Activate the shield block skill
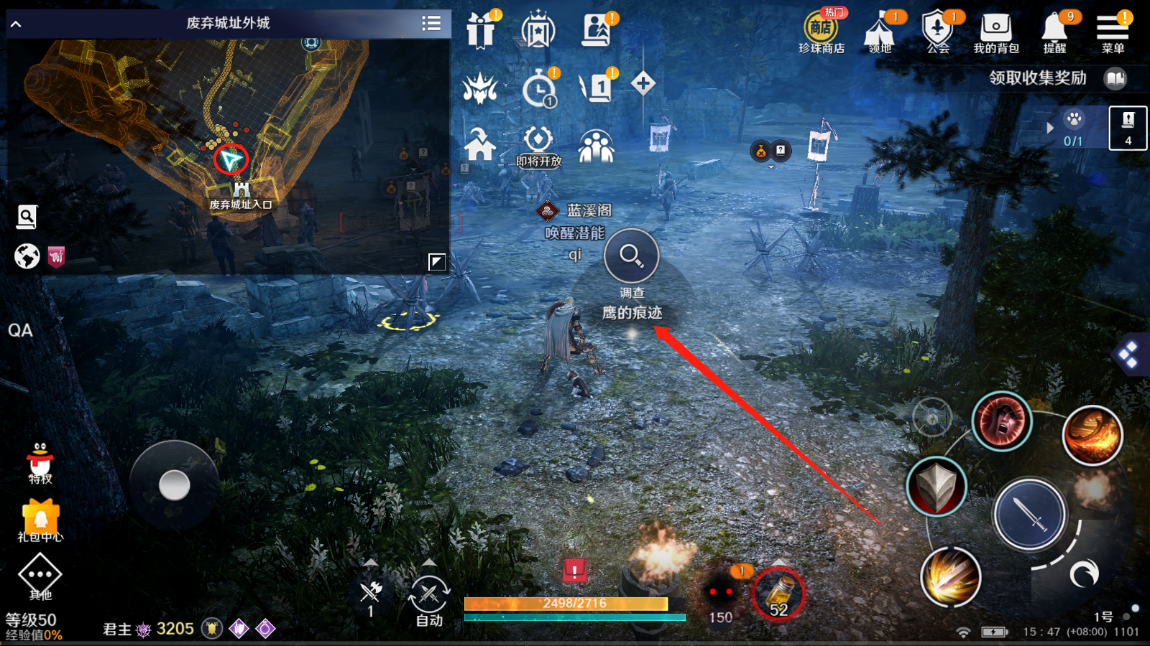The image size is (1150, 646). [936, 487]
